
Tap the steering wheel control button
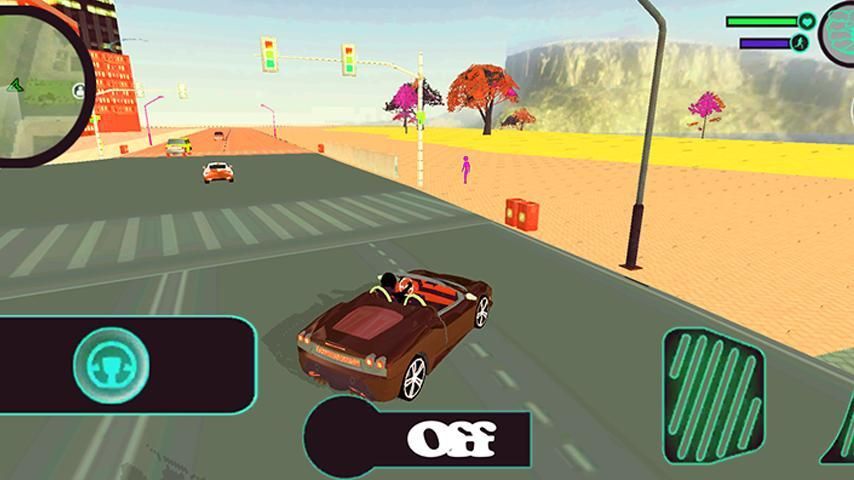pos(111,362)
